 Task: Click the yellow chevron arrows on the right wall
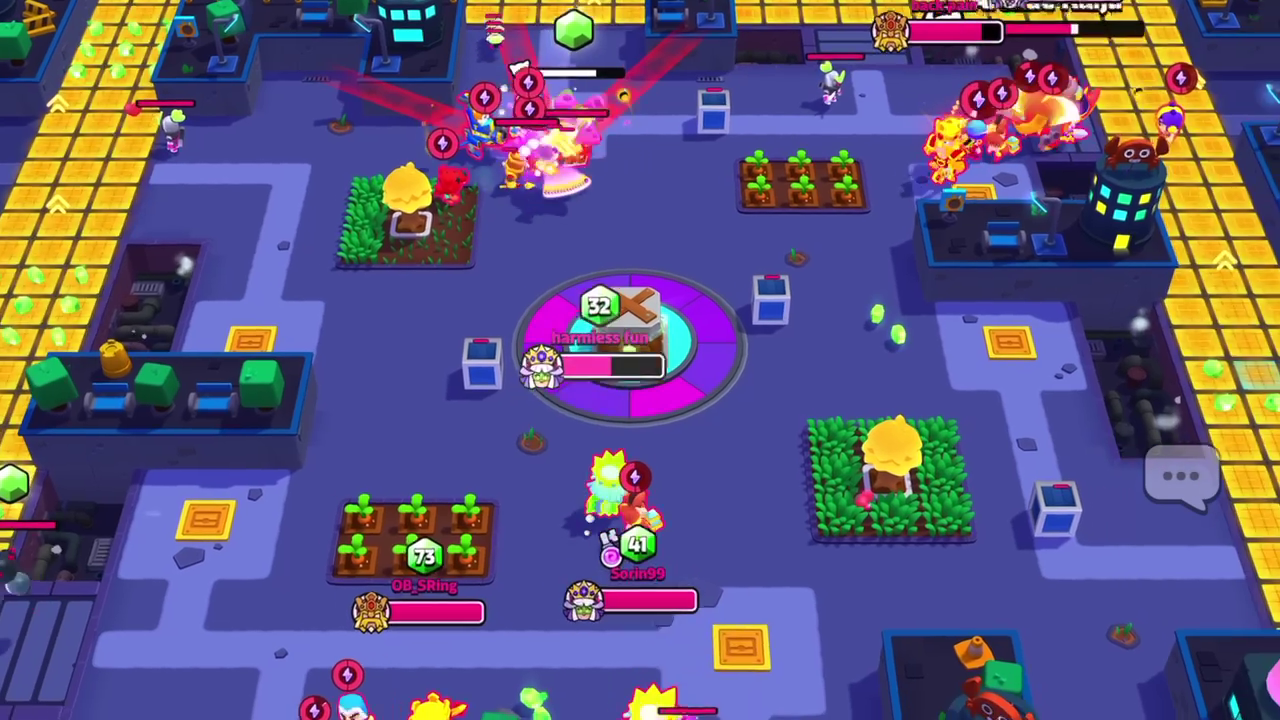[1225, 262]
